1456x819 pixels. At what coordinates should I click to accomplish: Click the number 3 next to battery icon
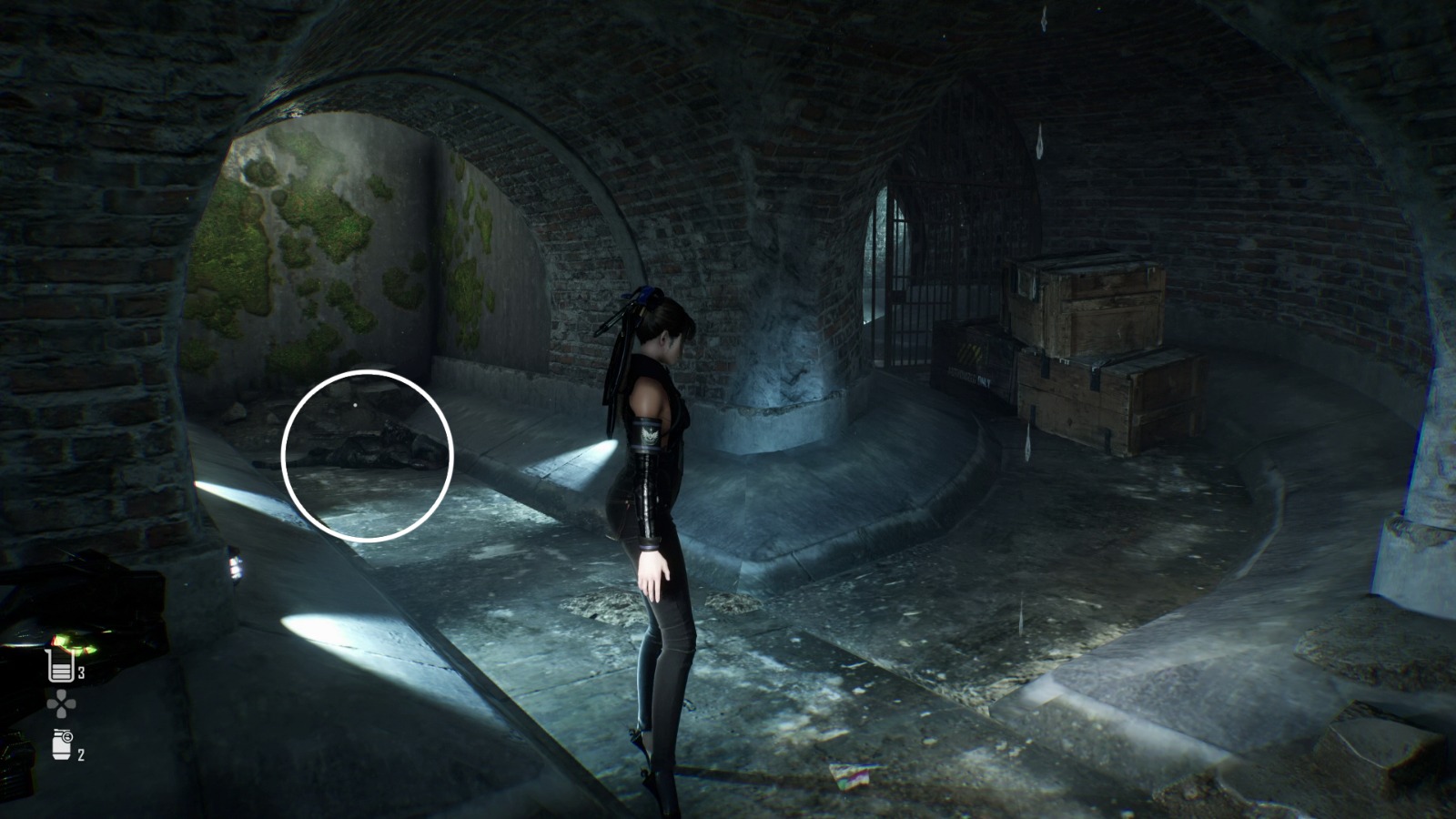[80, 672]
